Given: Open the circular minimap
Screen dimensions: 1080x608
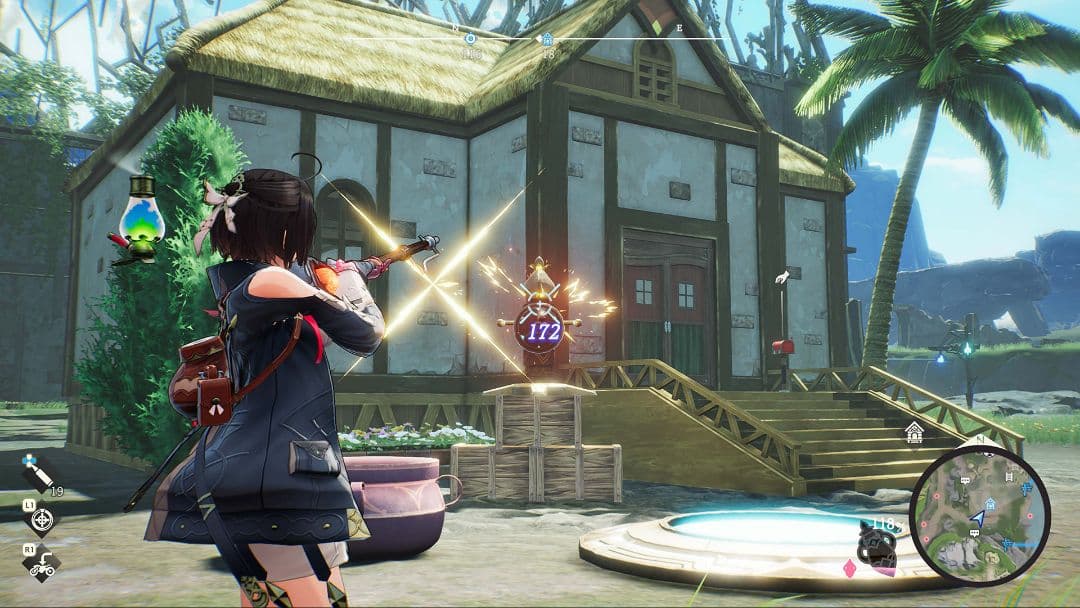Looking at the screenshot, I should pyautogui.click(x=979, y=515).
